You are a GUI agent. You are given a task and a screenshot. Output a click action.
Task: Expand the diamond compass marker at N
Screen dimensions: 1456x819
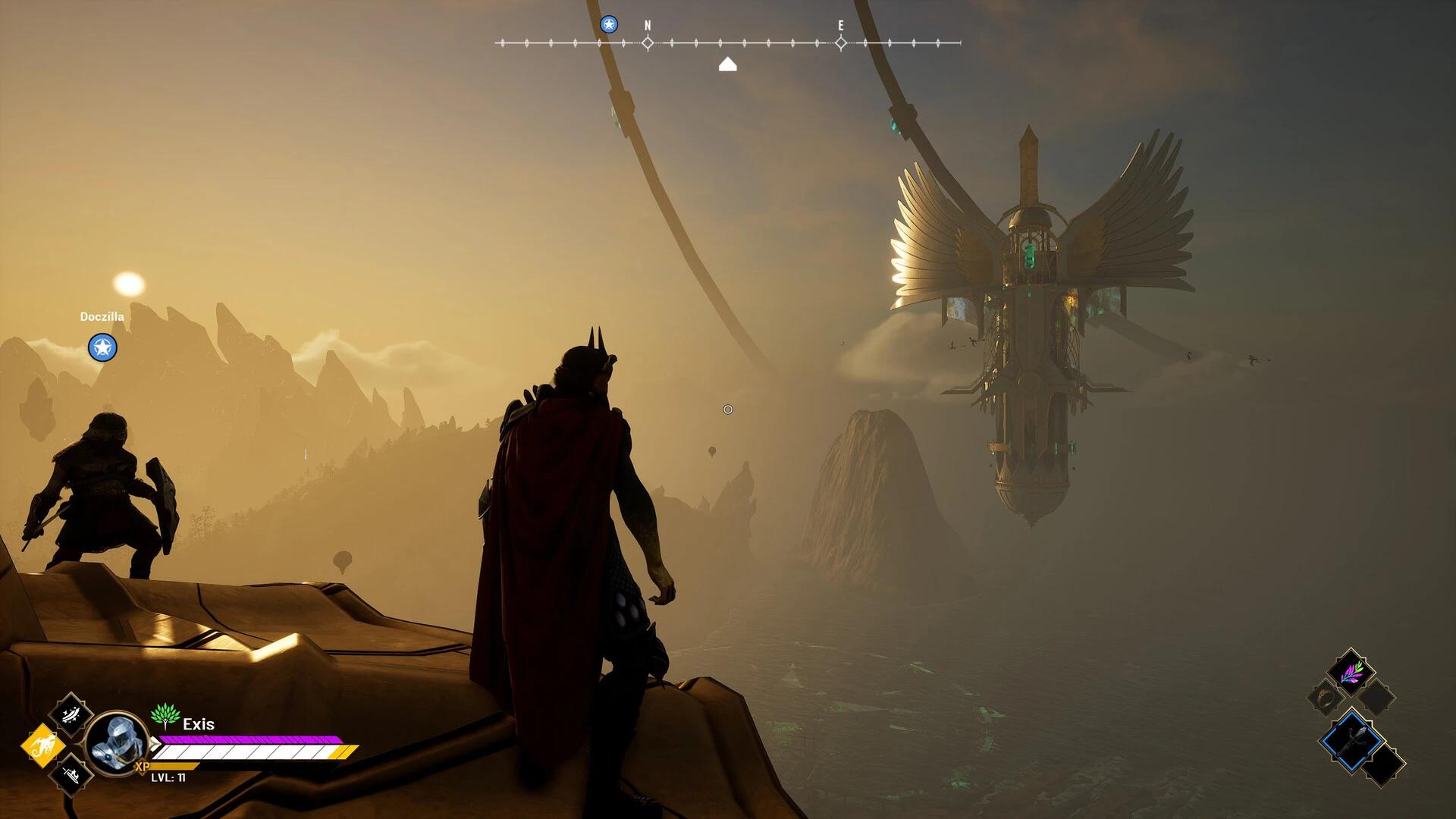(x=647, y=43)
